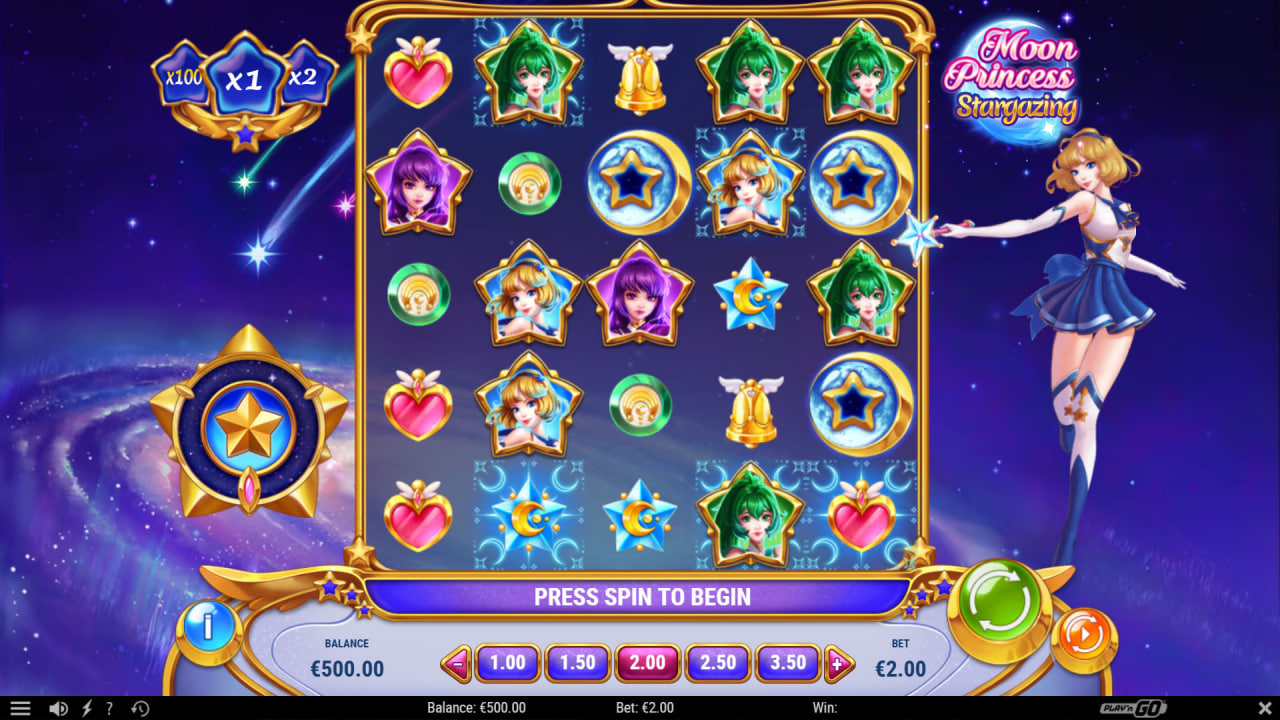Viewport: 1280px width, 720px height.
Task: Enable turbo spin with the lightning icon
Action: (86, 708)
